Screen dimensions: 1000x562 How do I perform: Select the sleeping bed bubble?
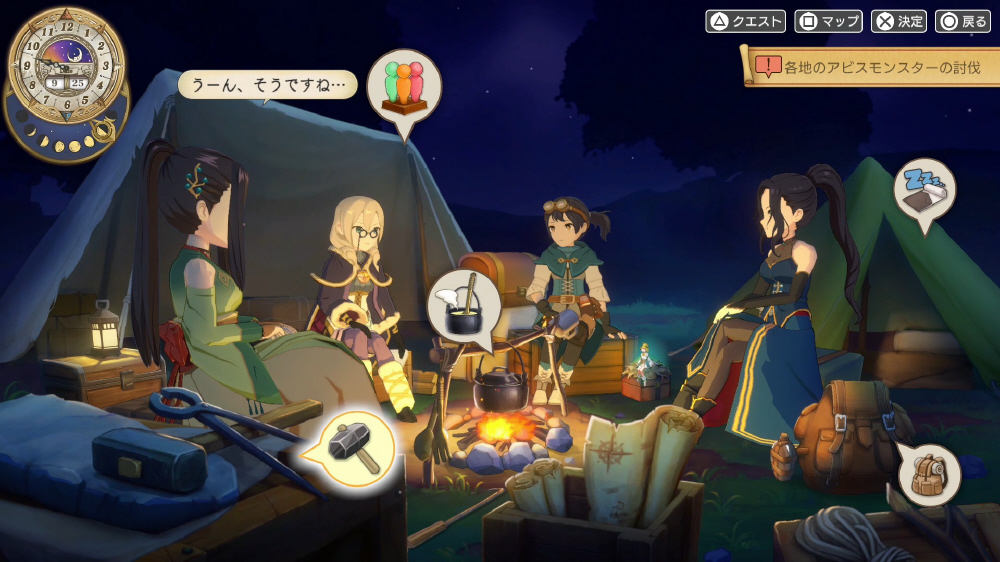tap(924, 190)
